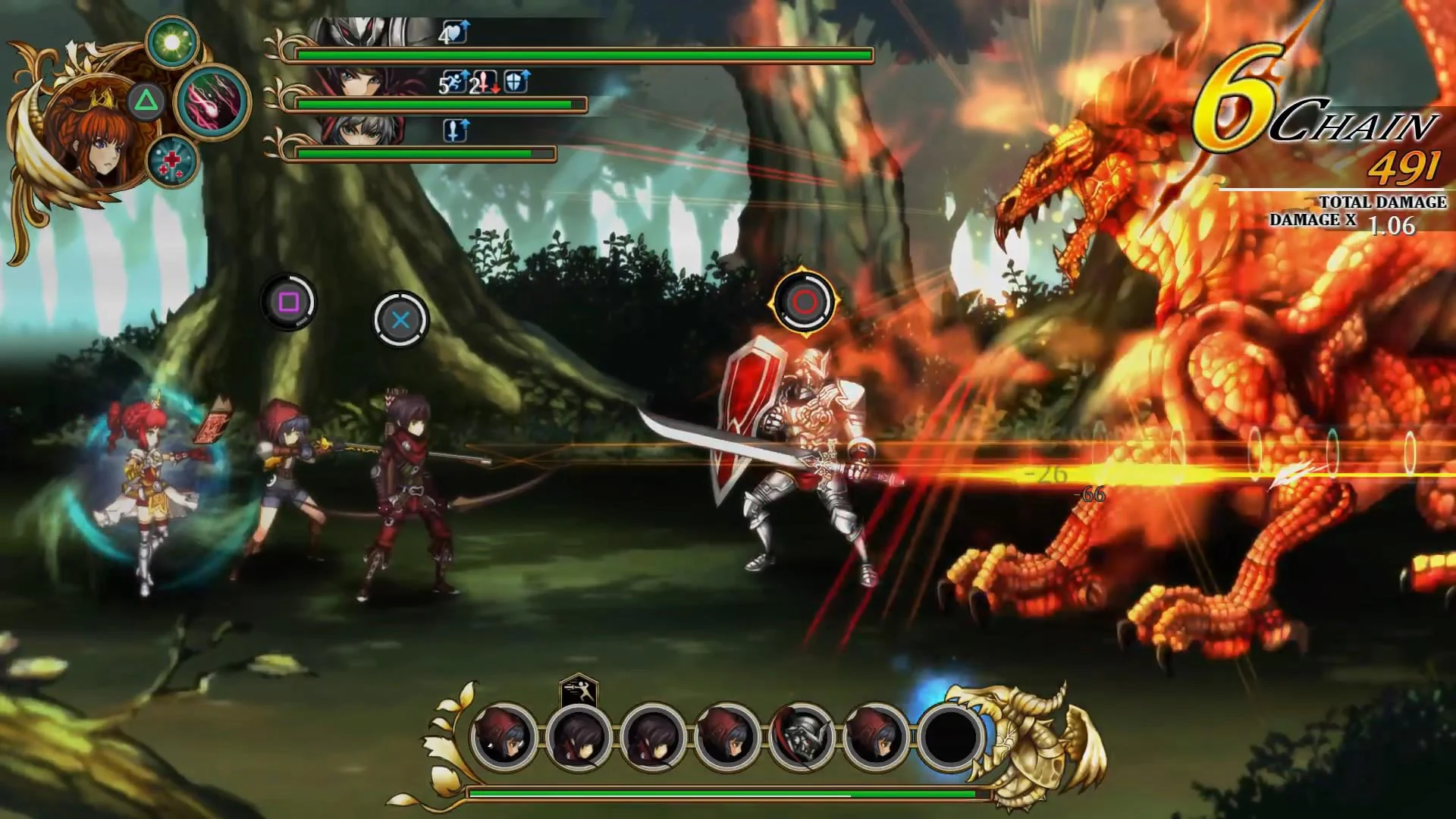Click the speed-up buff icon showing 5

tap(453, 82)
